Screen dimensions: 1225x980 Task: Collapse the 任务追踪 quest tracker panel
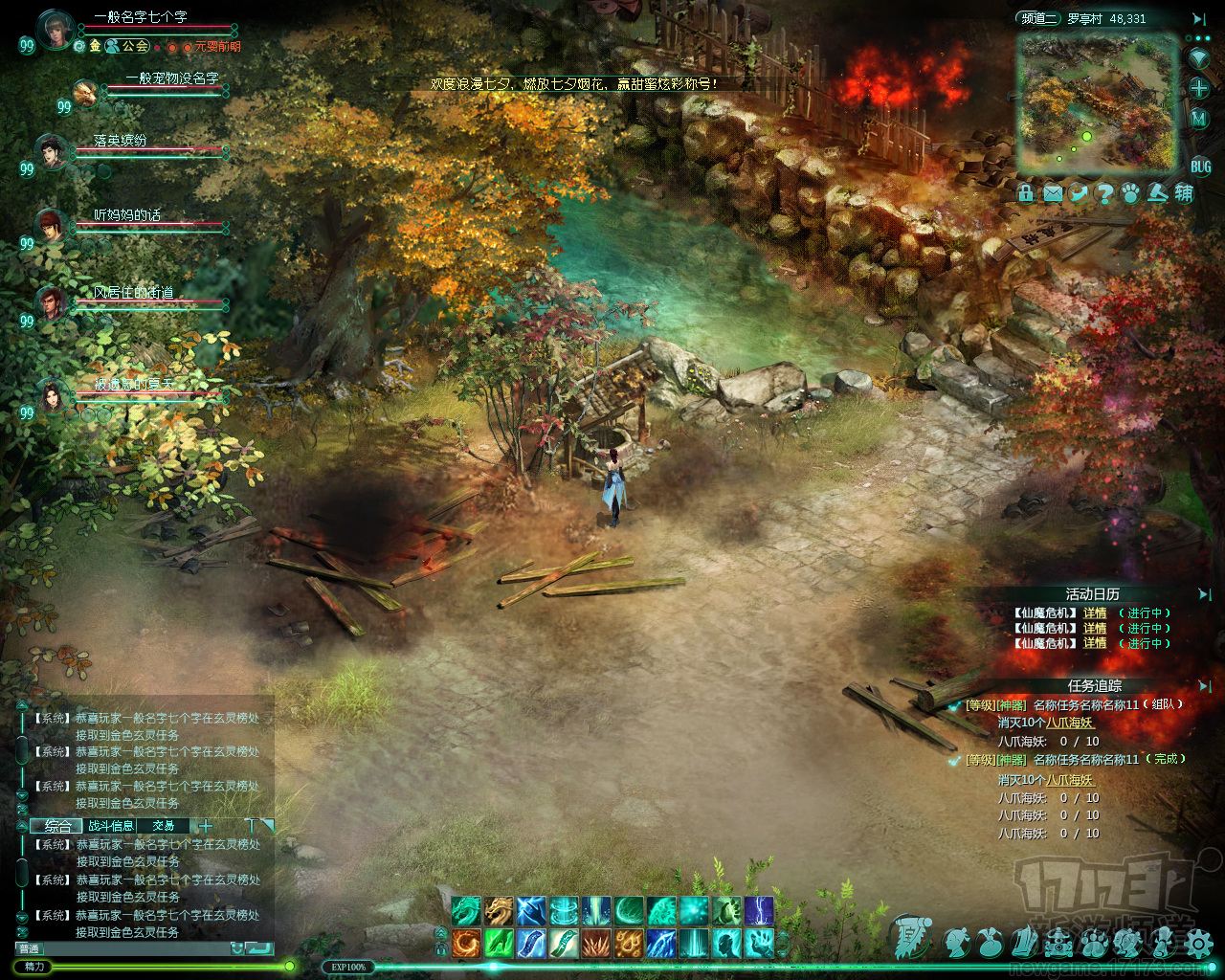pos(1205,686)
